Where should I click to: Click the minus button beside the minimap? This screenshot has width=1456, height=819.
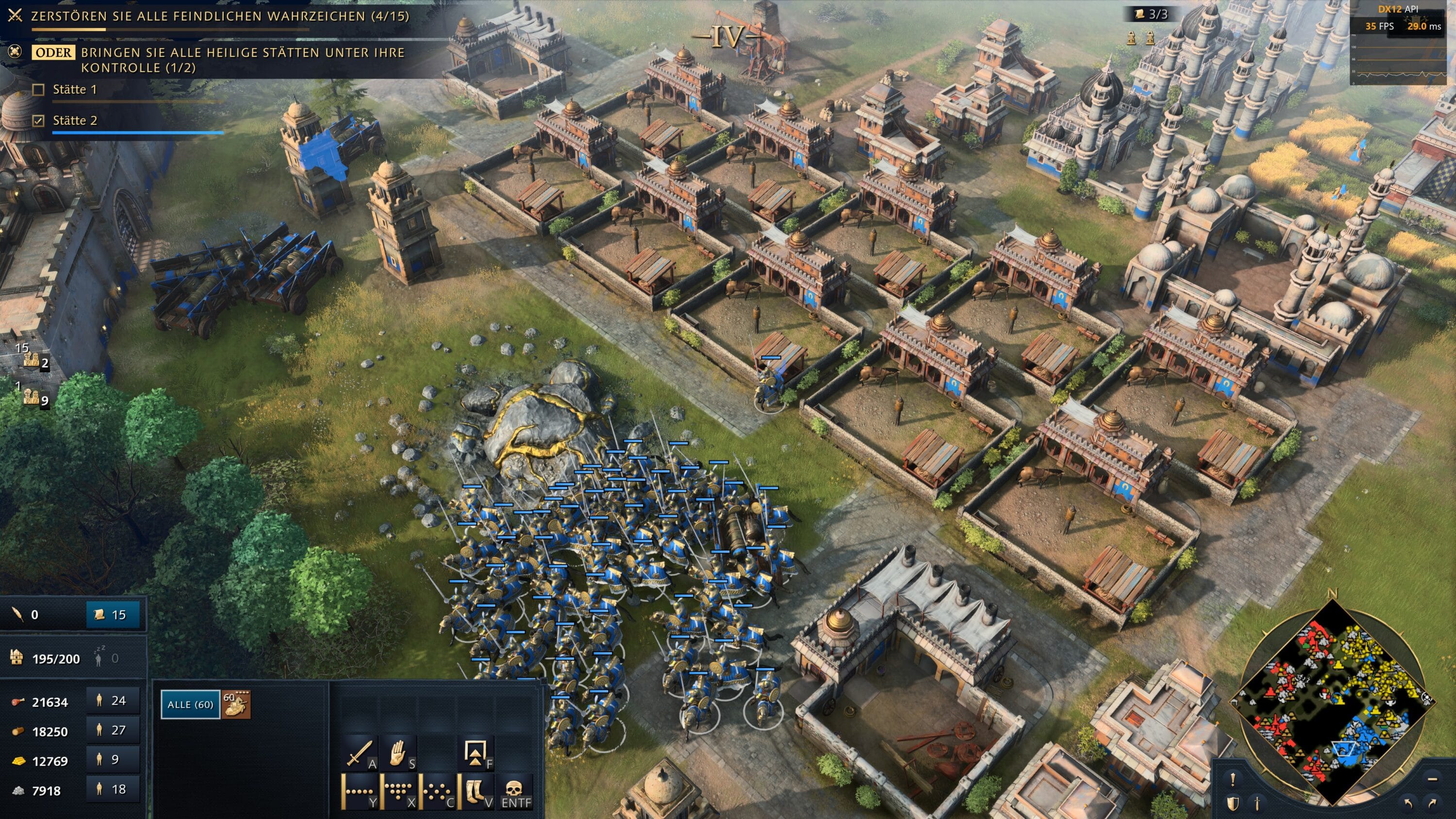pyautogui.click(x=1432, y=779)
